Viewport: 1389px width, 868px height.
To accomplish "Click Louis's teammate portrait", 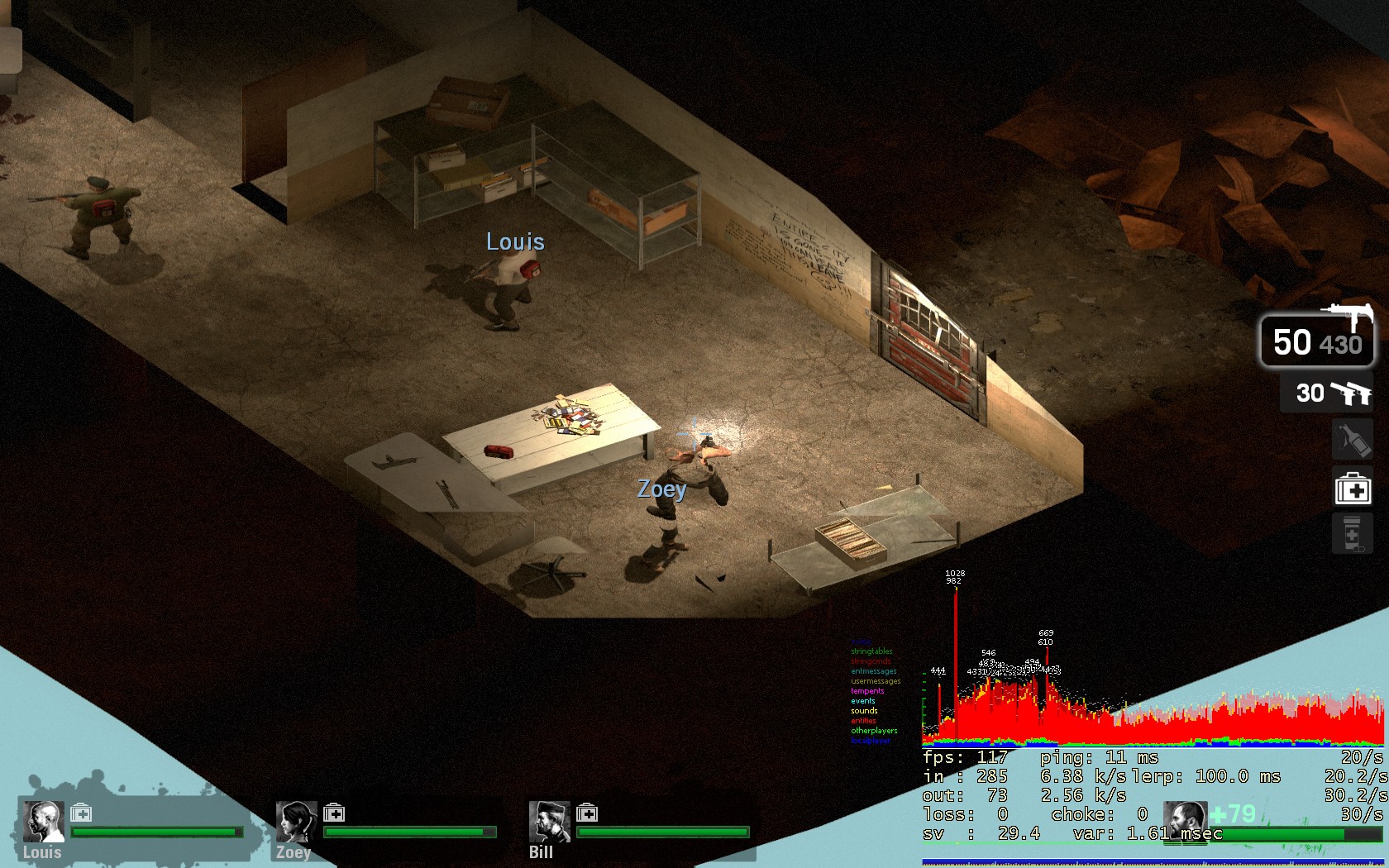I will click(x=43, y=822).
